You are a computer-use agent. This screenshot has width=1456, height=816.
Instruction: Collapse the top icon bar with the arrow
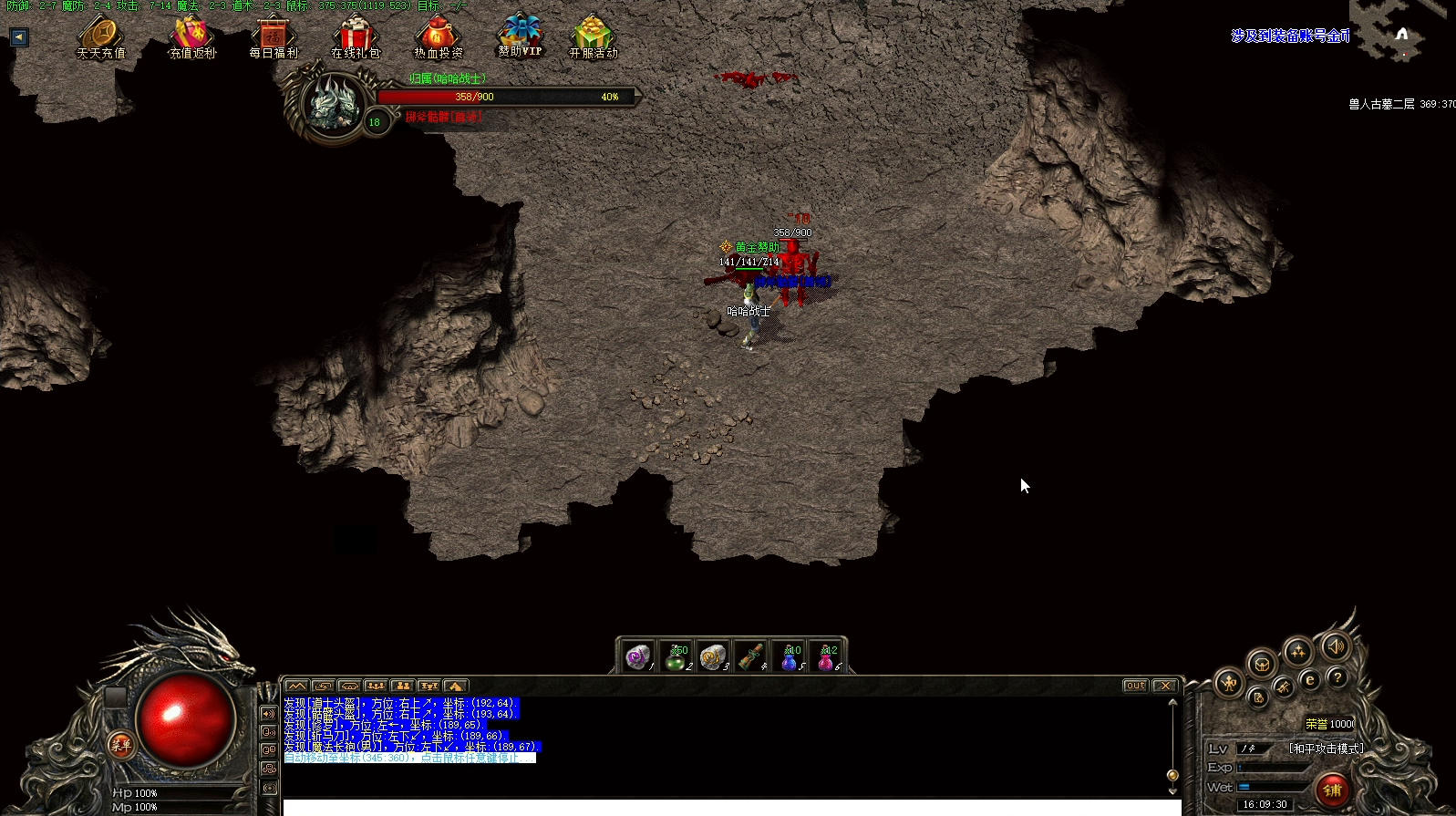click(19, 37)
